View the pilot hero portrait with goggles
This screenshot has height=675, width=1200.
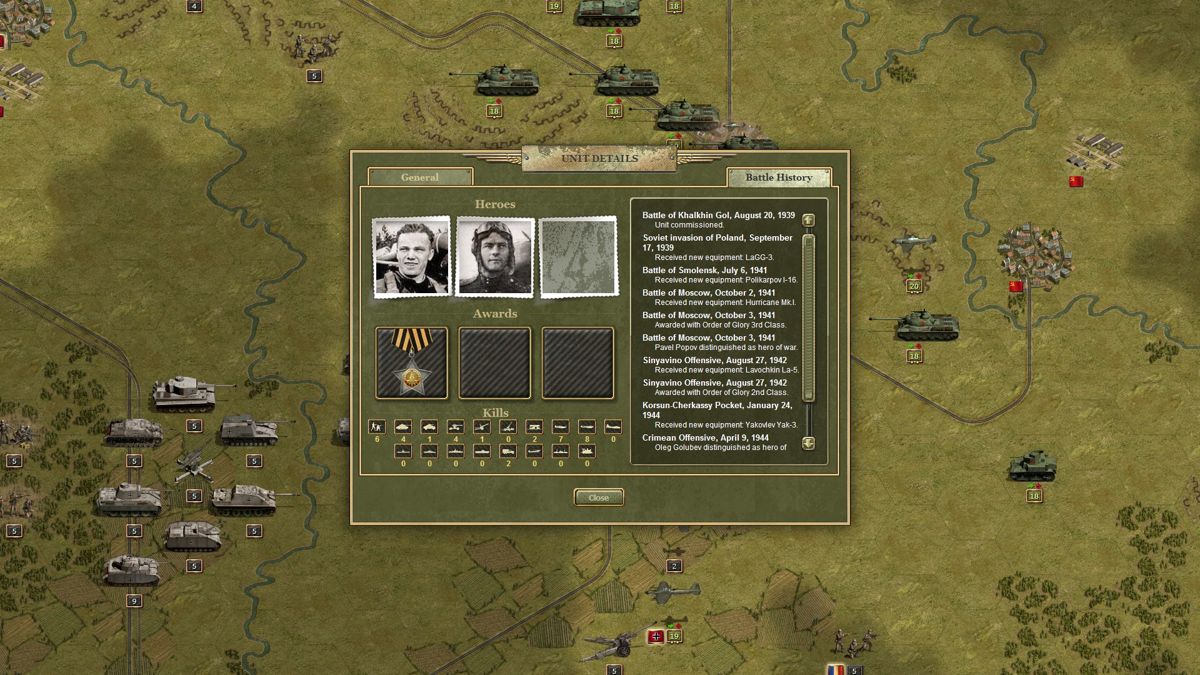point(494,257)
